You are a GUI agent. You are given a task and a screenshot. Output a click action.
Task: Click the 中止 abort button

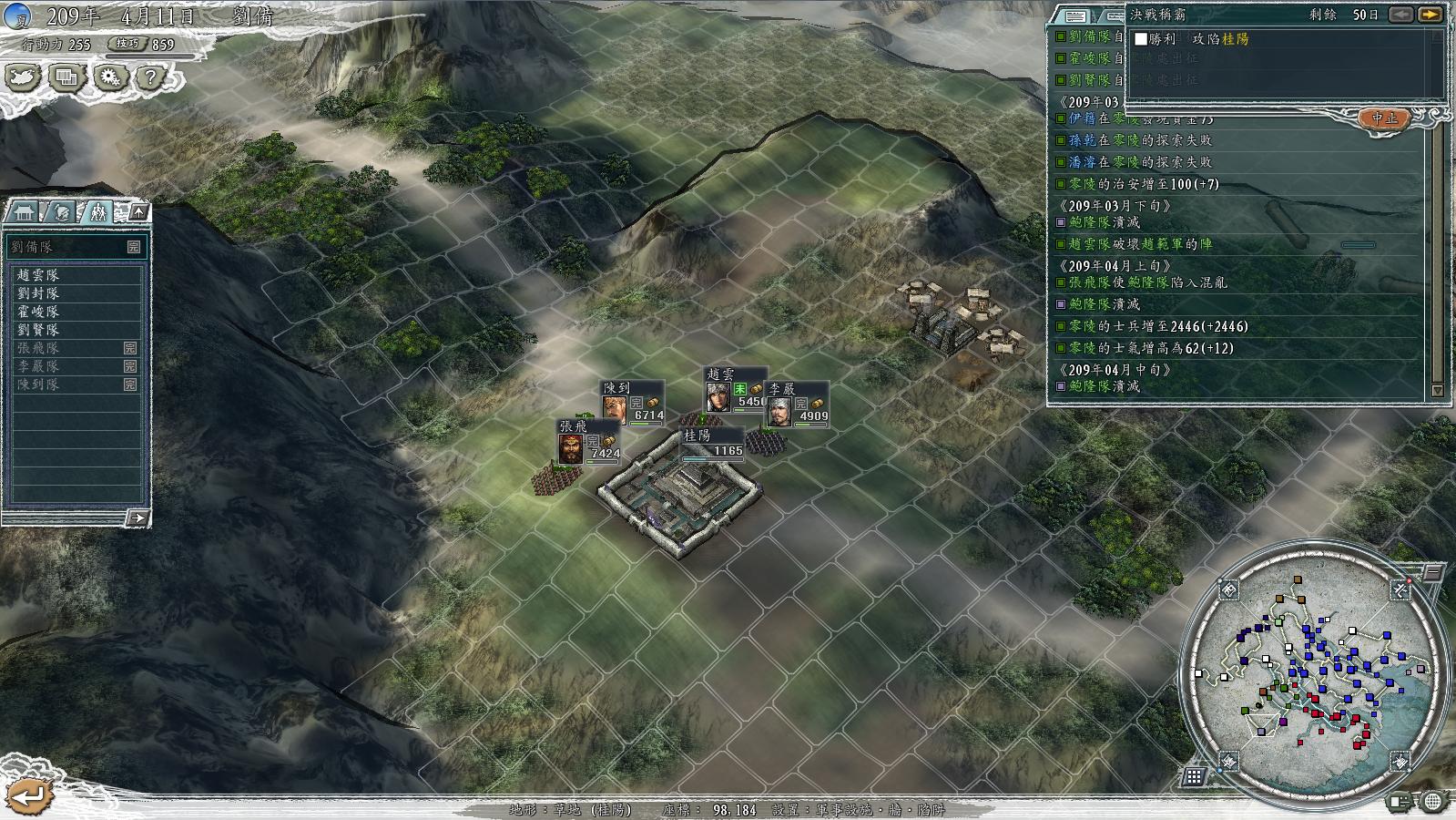click(1384, 118)
